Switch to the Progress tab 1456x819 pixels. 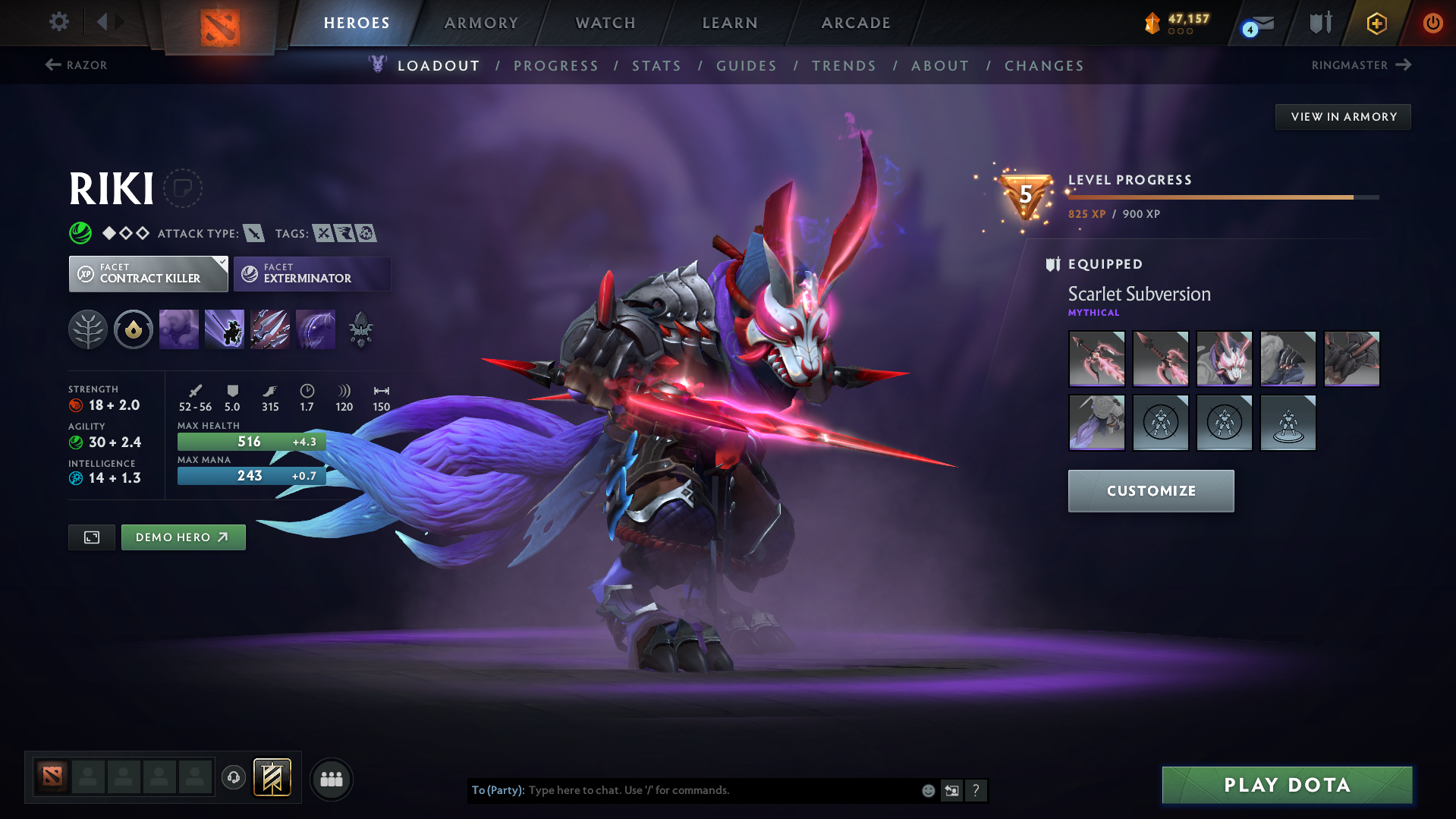pos(556,66)
